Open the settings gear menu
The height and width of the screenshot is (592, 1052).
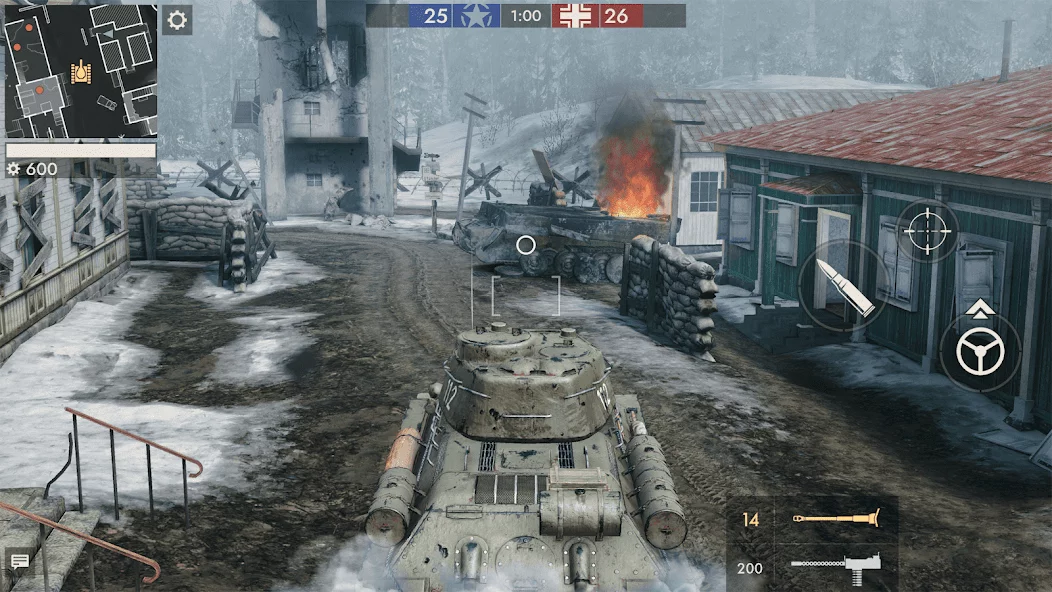(x=177, y=20)
